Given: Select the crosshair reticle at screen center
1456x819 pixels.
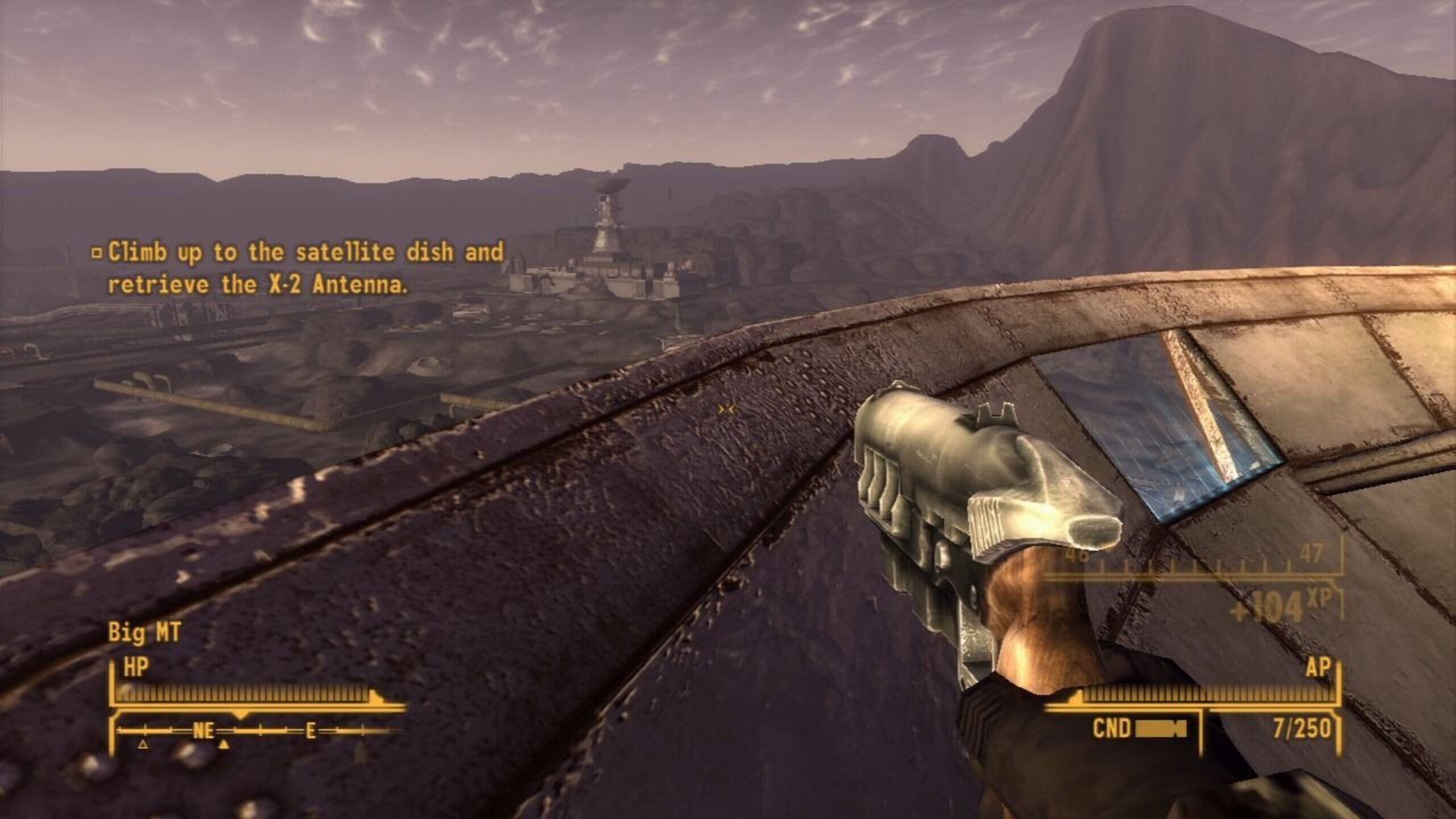Looking at the screenshot, I should (x=727, y=408).
